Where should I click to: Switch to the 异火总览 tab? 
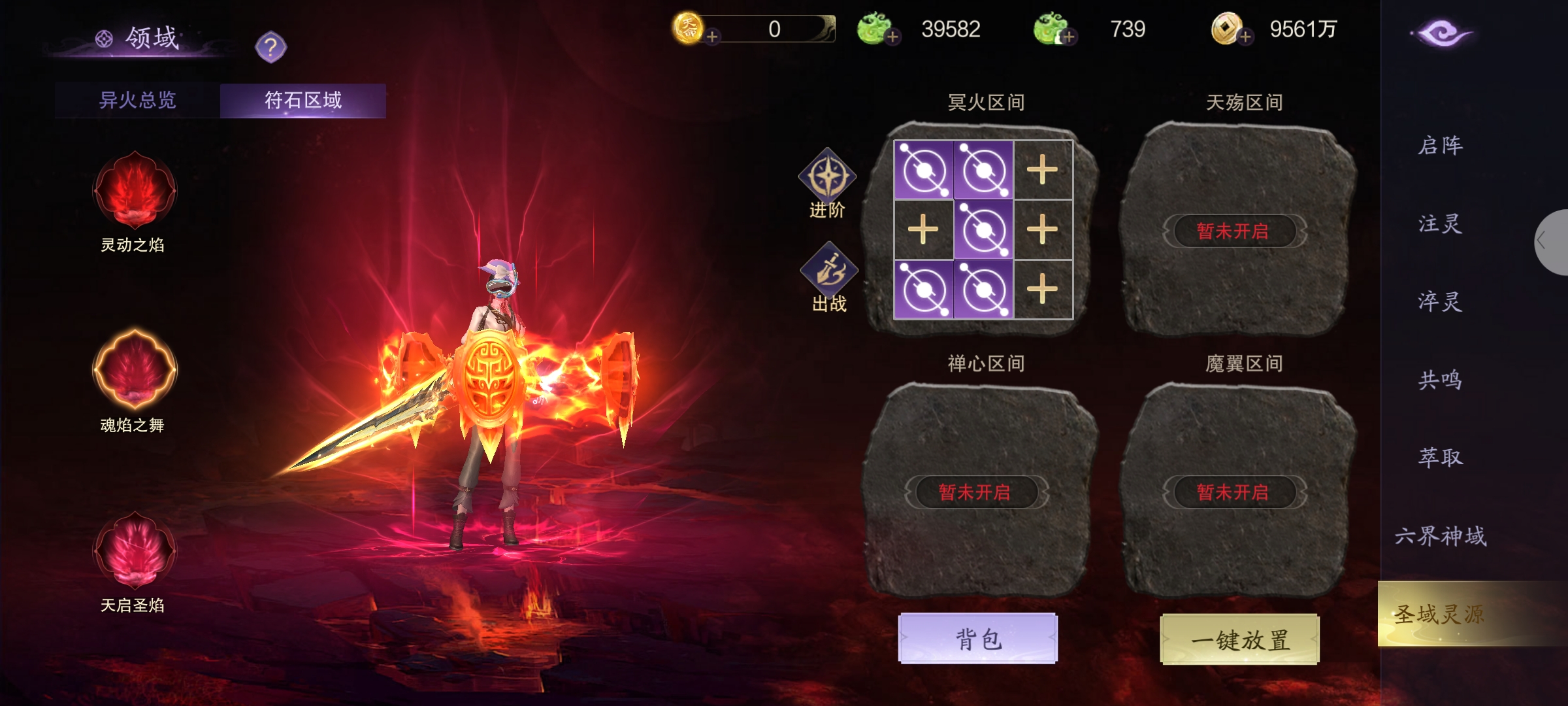(137, 100)
